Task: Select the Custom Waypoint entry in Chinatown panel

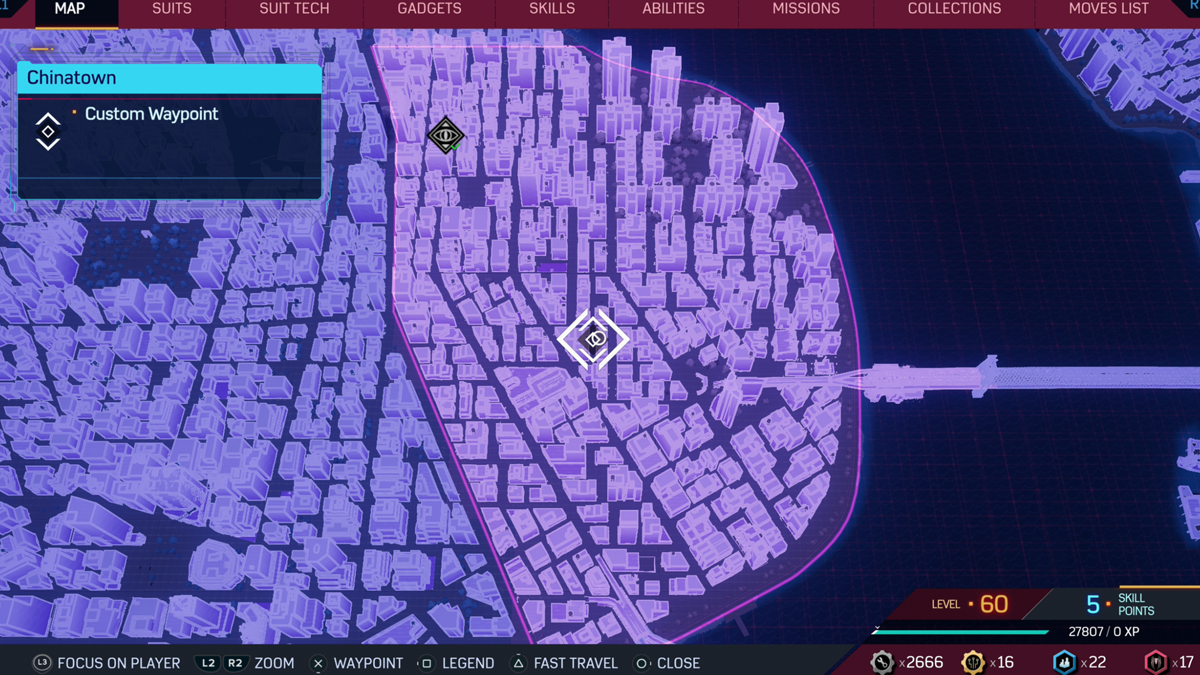Action: (151, 114)
